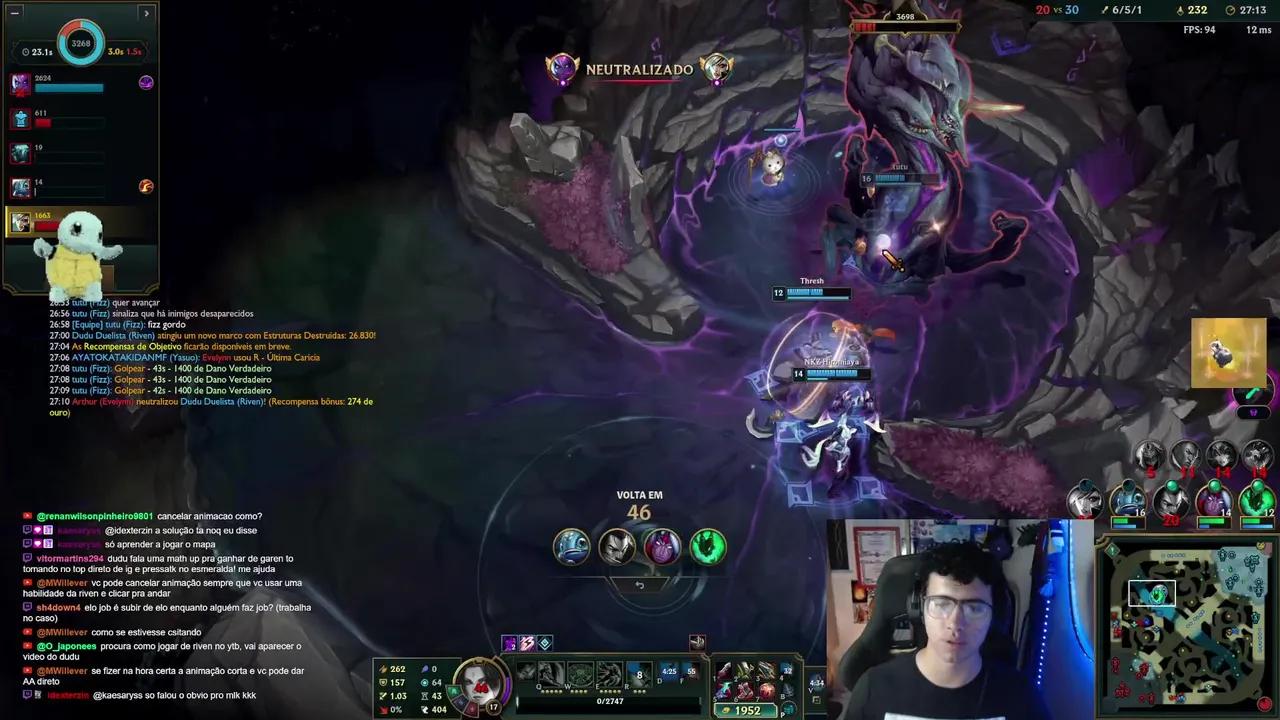The height and width of the screenshot is (720, 1280).
Task: Collapse the teammate frames panel with the chevron
Action: click(x=146, y=13)
